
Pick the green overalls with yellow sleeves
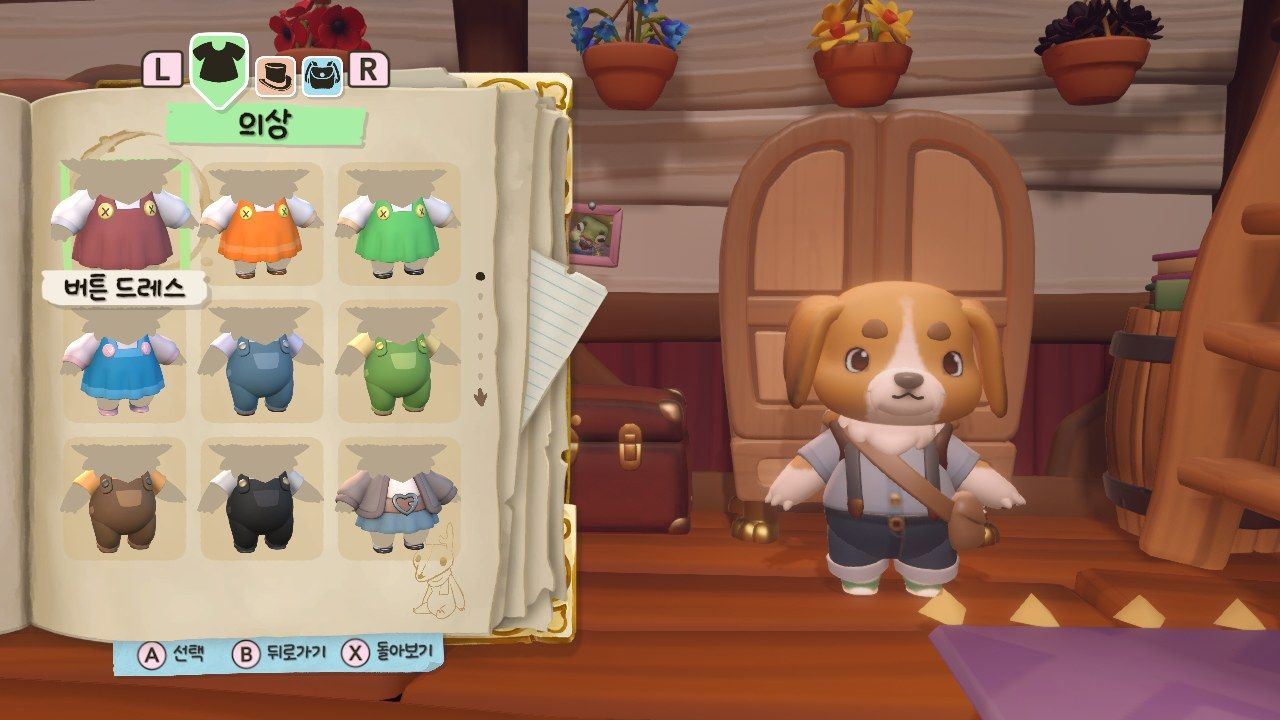coord(399,361)
